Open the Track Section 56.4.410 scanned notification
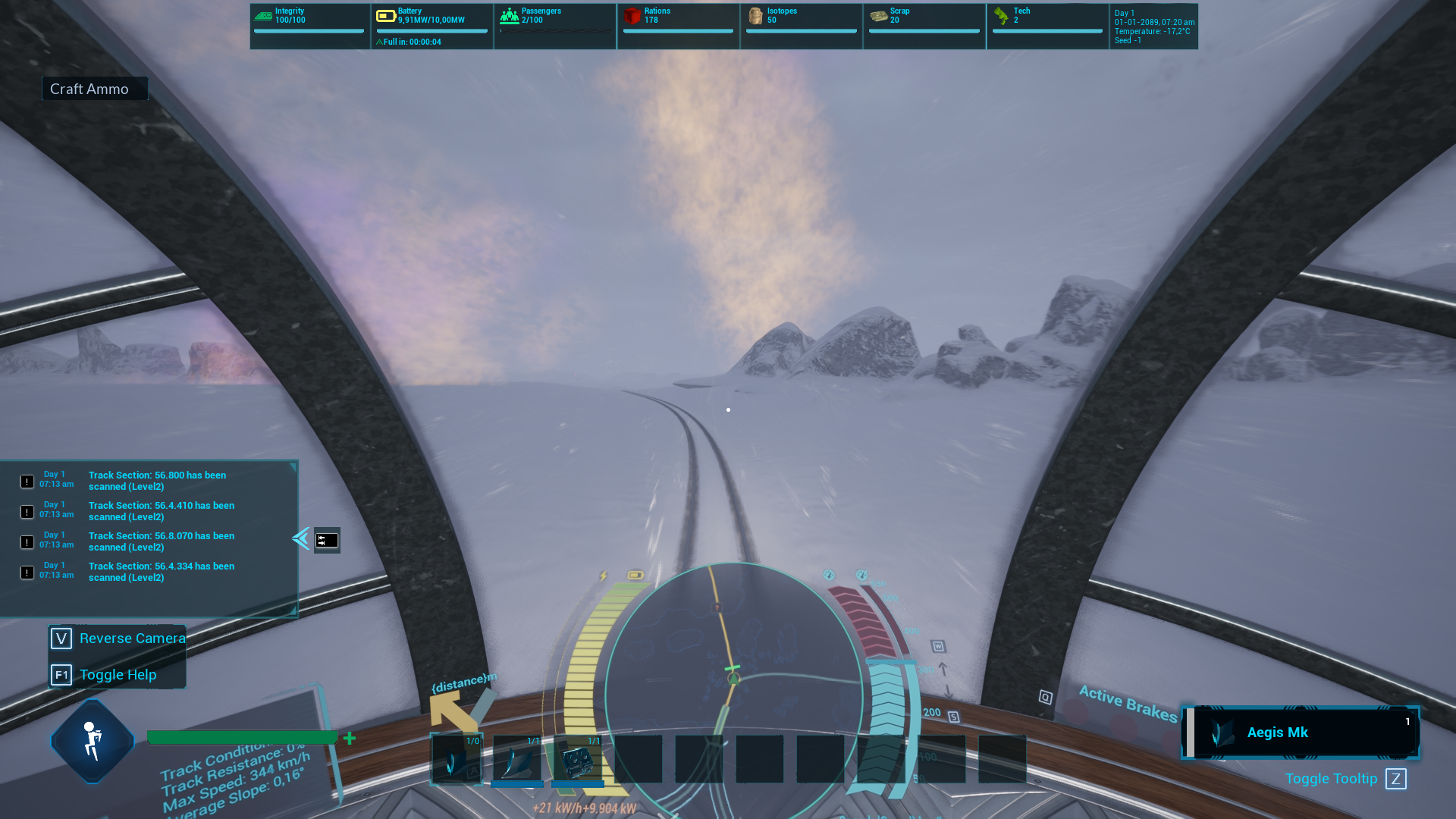The image size is (1456, 819). click(161, 511)
